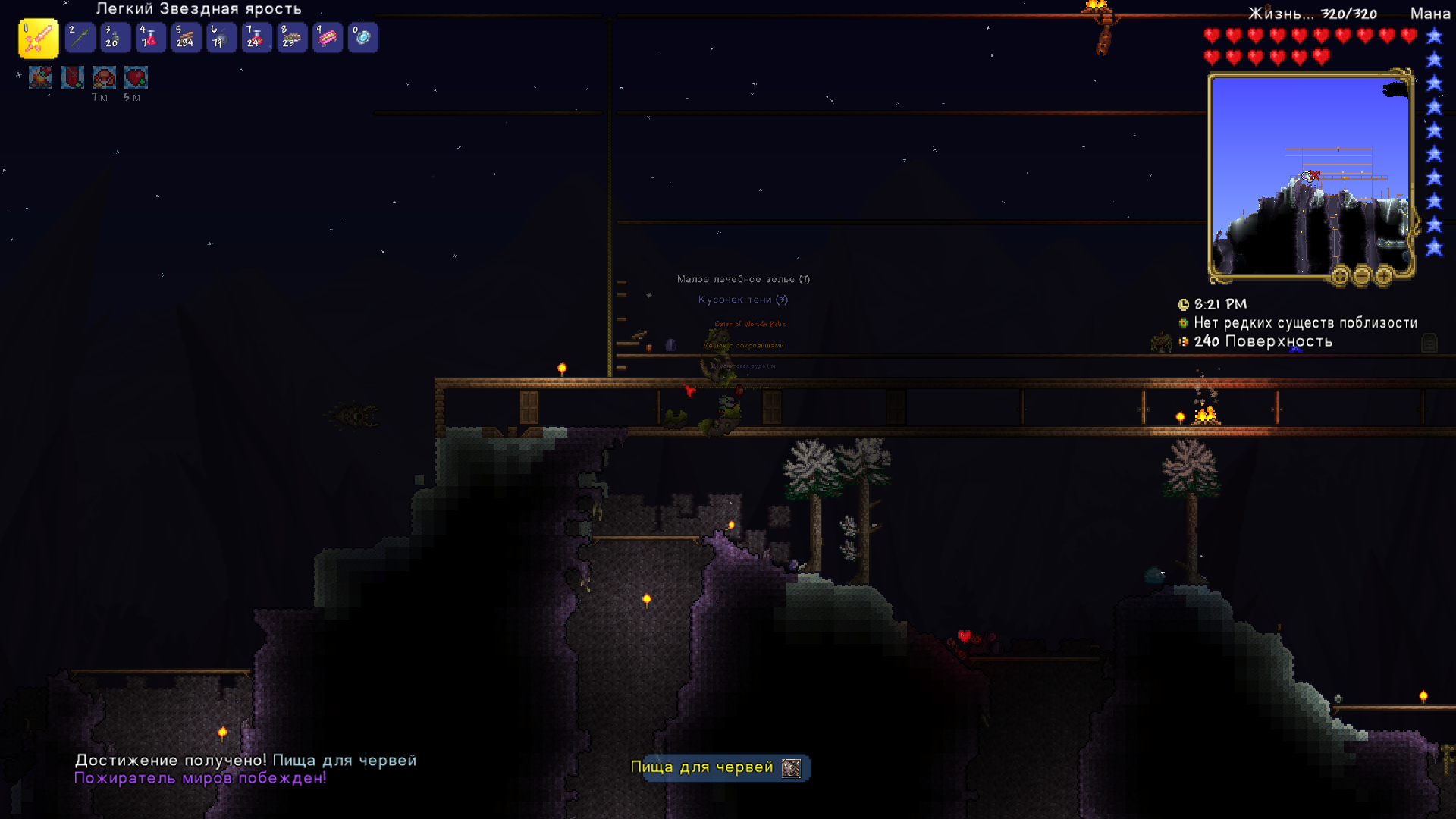Choose the potion stack of 24
This screenshot has height=819, width=1456.
[x=256, y=37]
